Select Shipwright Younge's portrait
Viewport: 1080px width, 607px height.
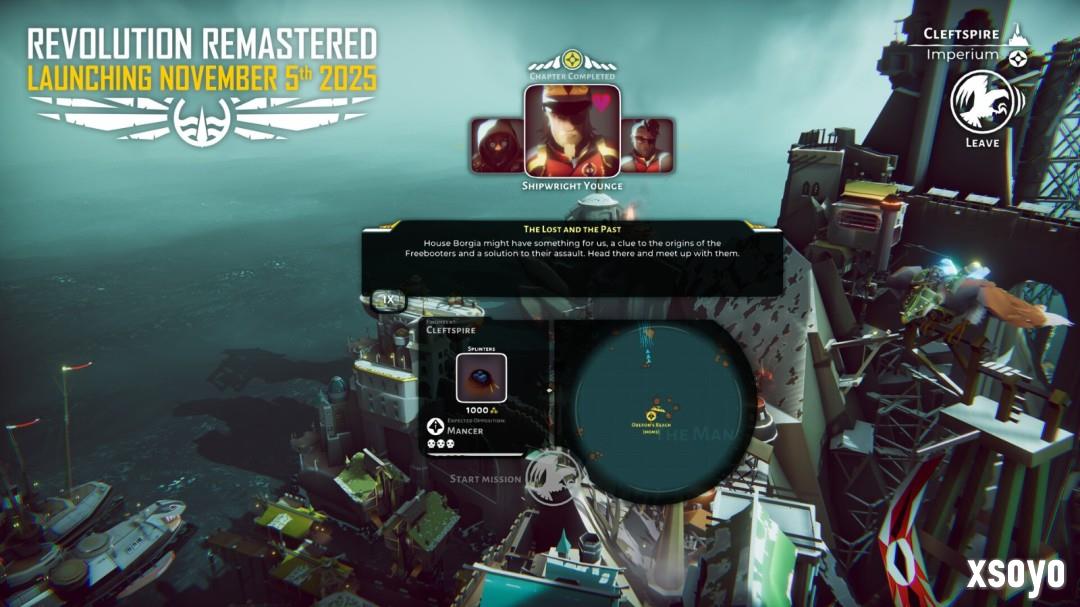(x=572, y=129)
